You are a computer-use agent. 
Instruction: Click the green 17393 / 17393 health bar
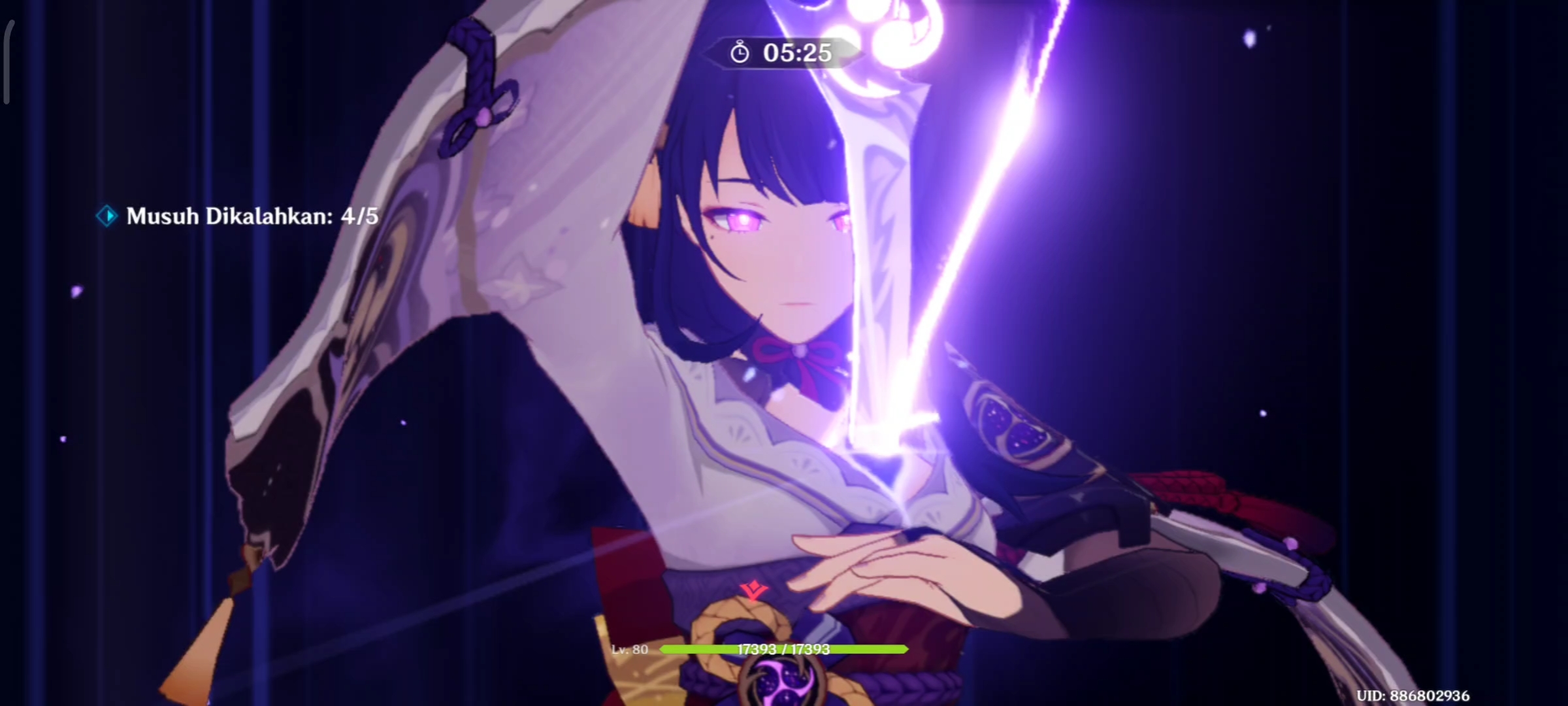[x=784, y=650]
